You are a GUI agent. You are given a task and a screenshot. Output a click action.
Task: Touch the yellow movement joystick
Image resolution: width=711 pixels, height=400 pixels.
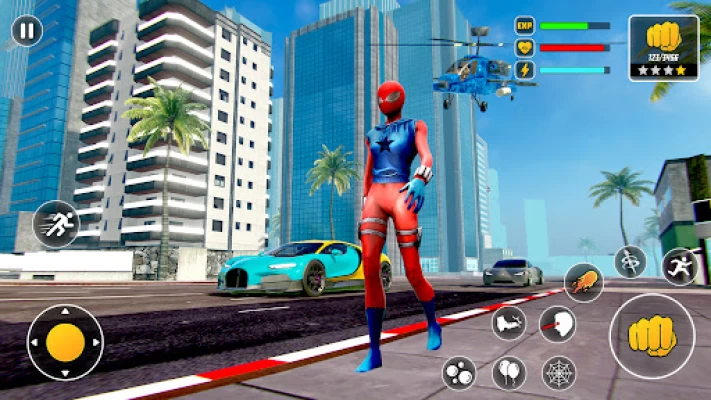[x=65, y=342]
